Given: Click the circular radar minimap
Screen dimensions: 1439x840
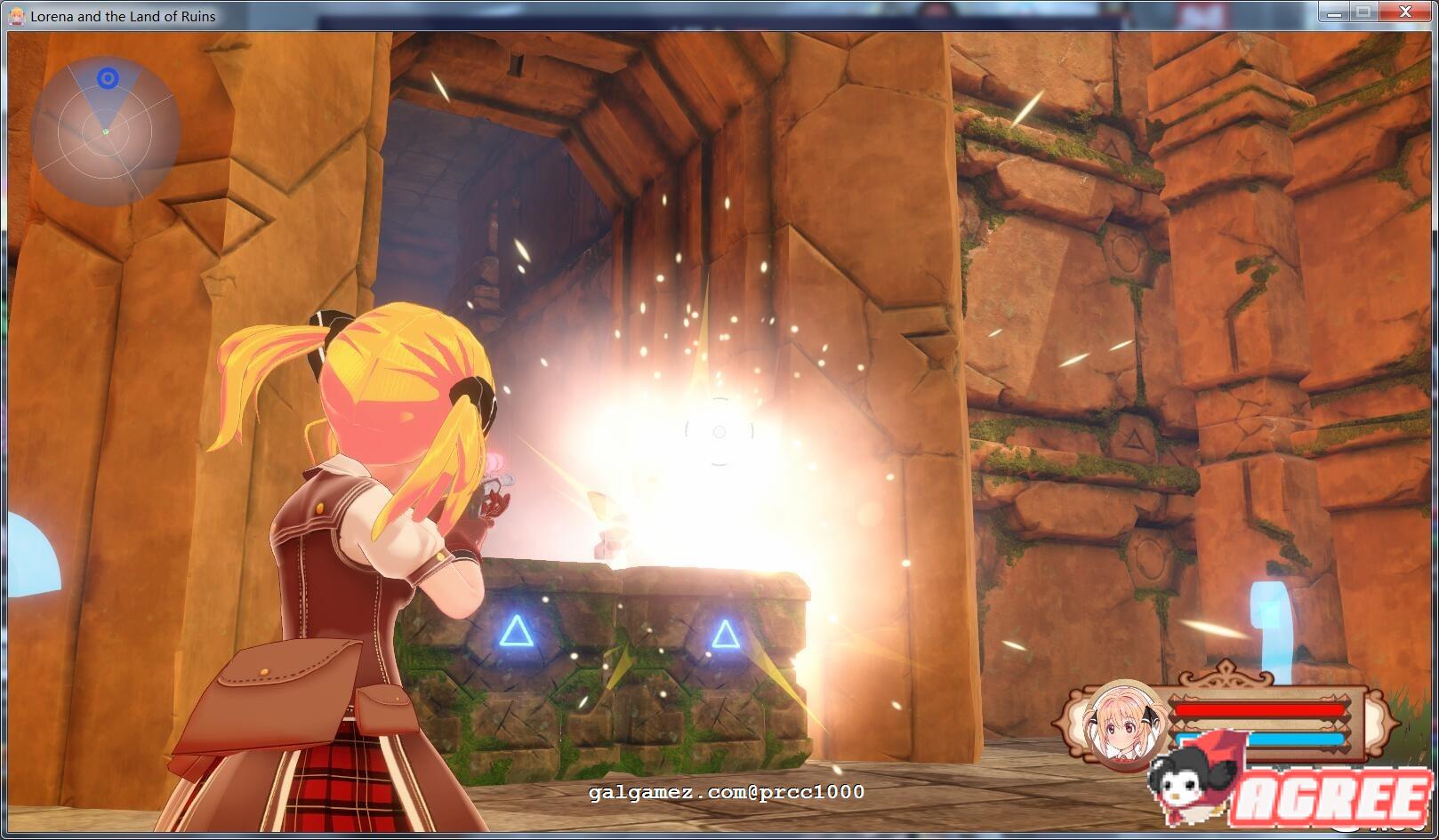Looking at the screenshot, I should [106, 132].
